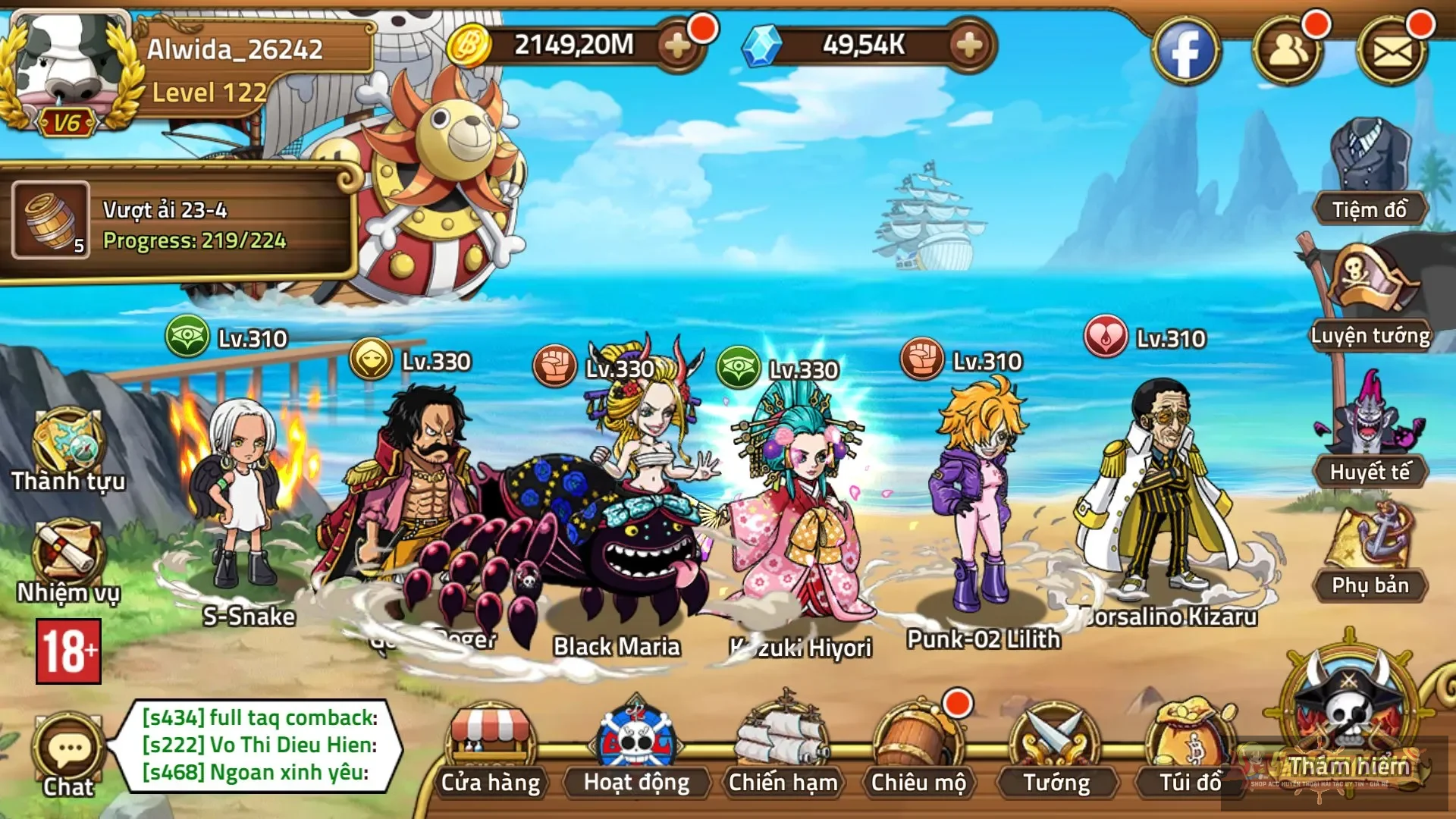Click the Facebook link button
Screen dimensions: 1456x819
pos(1185,52)
